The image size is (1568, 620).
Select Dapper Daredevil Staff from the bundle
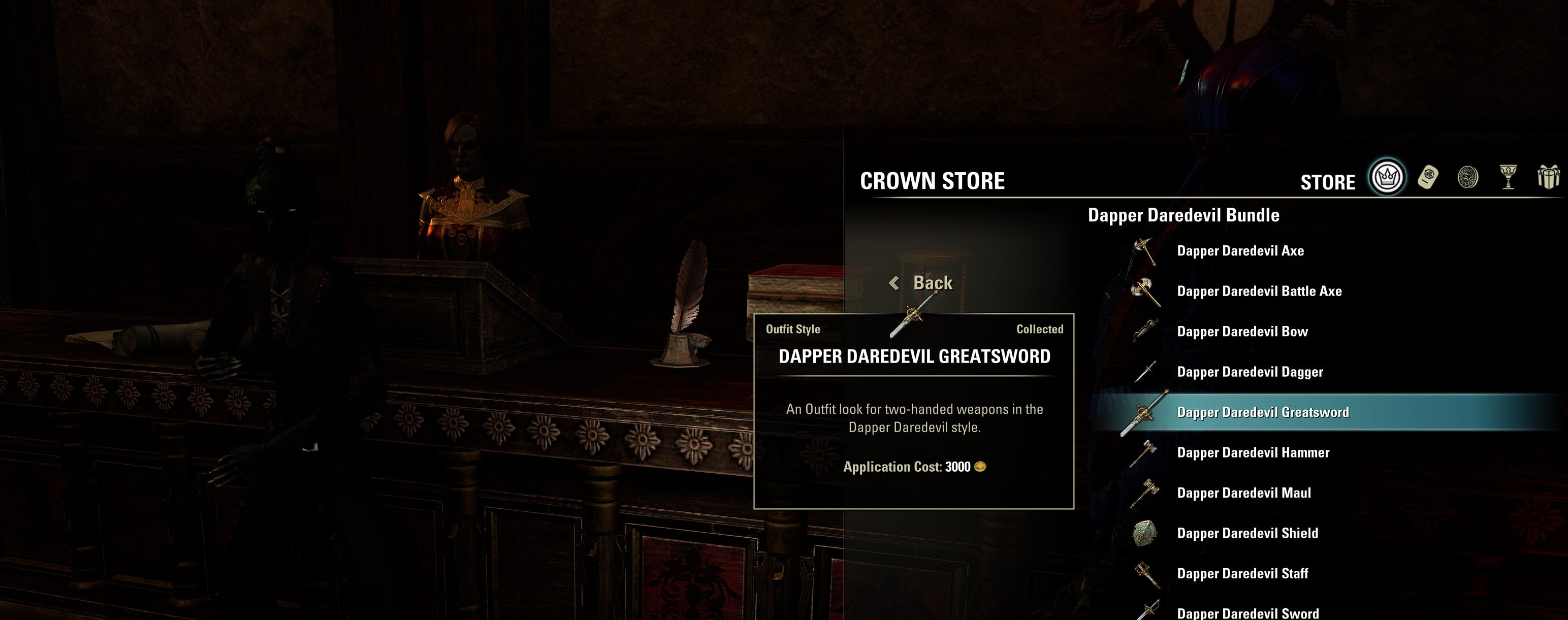[1242, 573]
